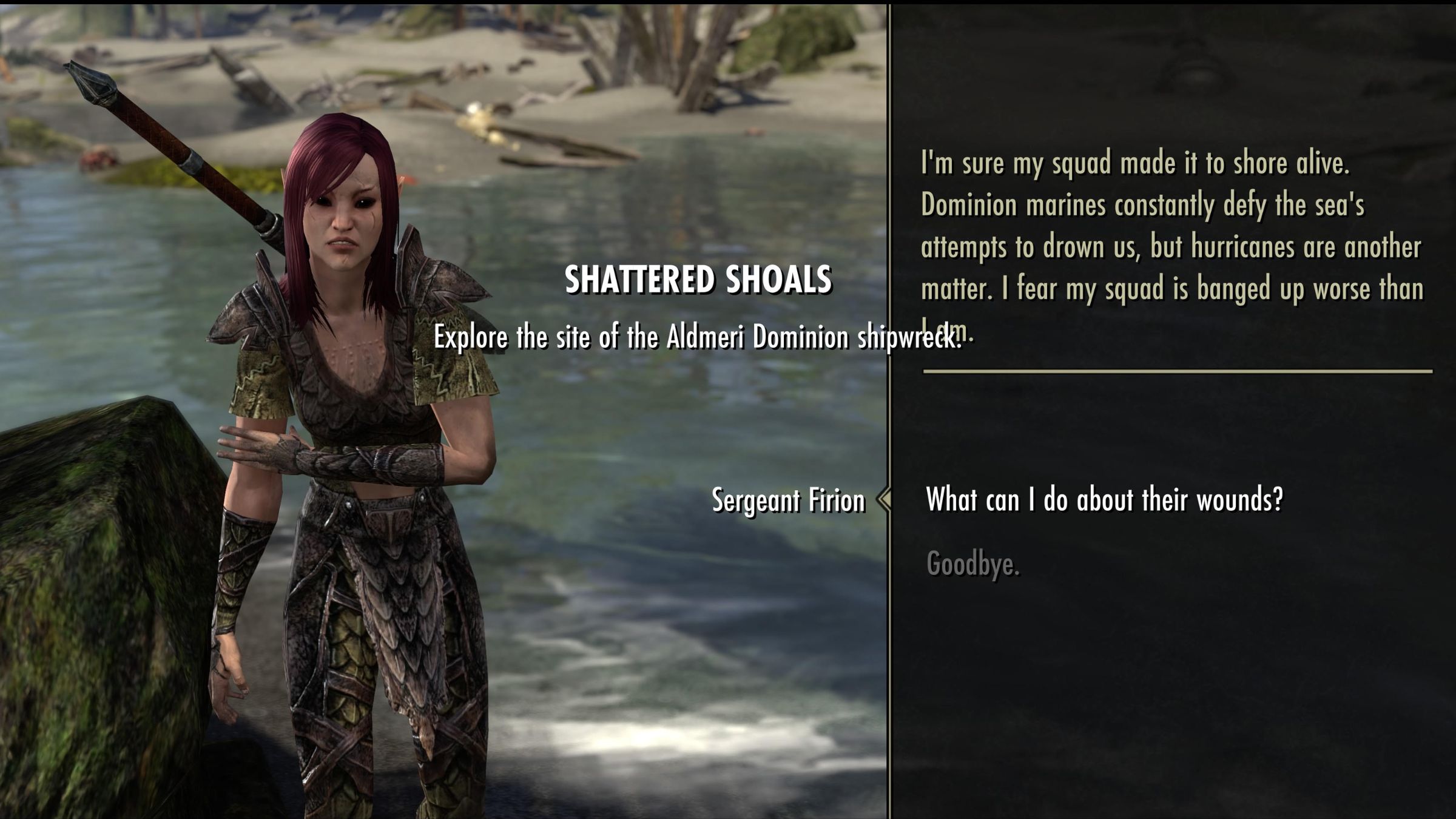This screenshot has width=1456, height=819.
Task: Click the dark dialogue panel background
Action: (1213, 698)
